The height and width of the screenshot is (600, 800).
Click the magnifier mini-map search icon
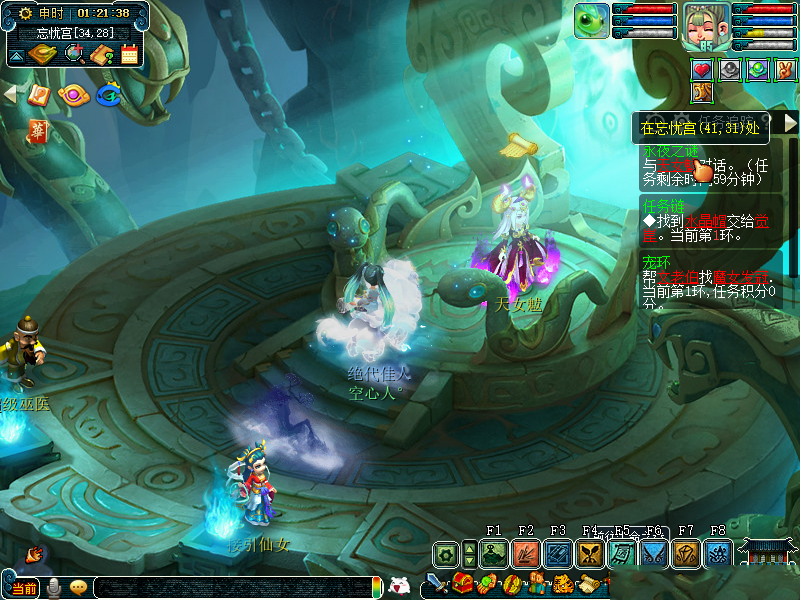[x=75, y=53]
